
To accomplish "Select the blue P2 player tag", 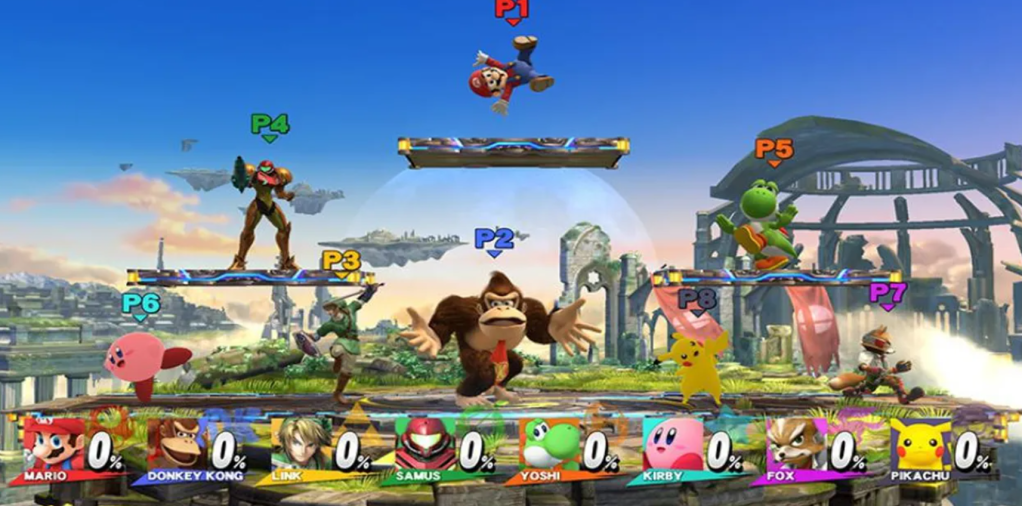I will tap(493, 239).
